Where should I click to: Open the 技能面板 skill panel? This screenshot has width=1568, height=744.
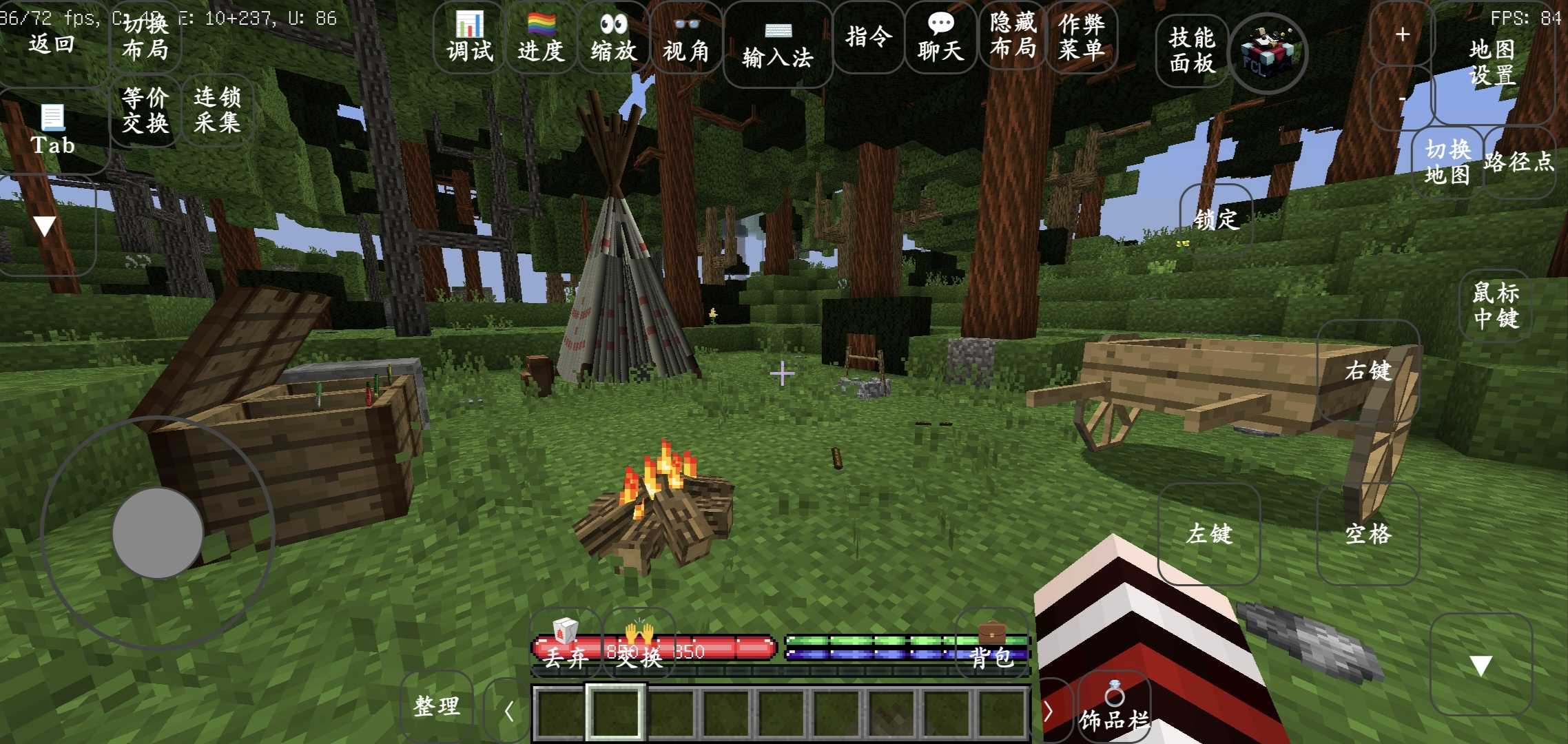1192,50
